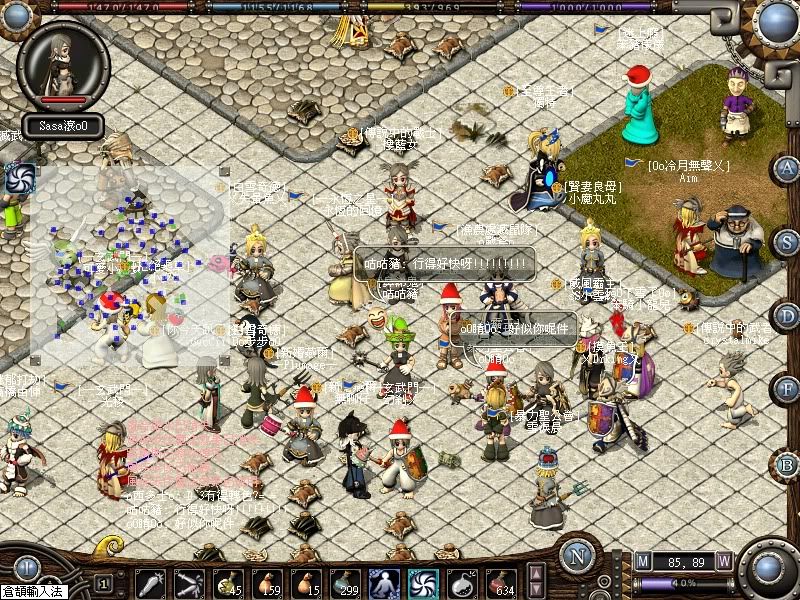This screenshot has width=800, height=600.
Task: Open the D side menu button
Action: pyautogui.click(x=787, y=316)
